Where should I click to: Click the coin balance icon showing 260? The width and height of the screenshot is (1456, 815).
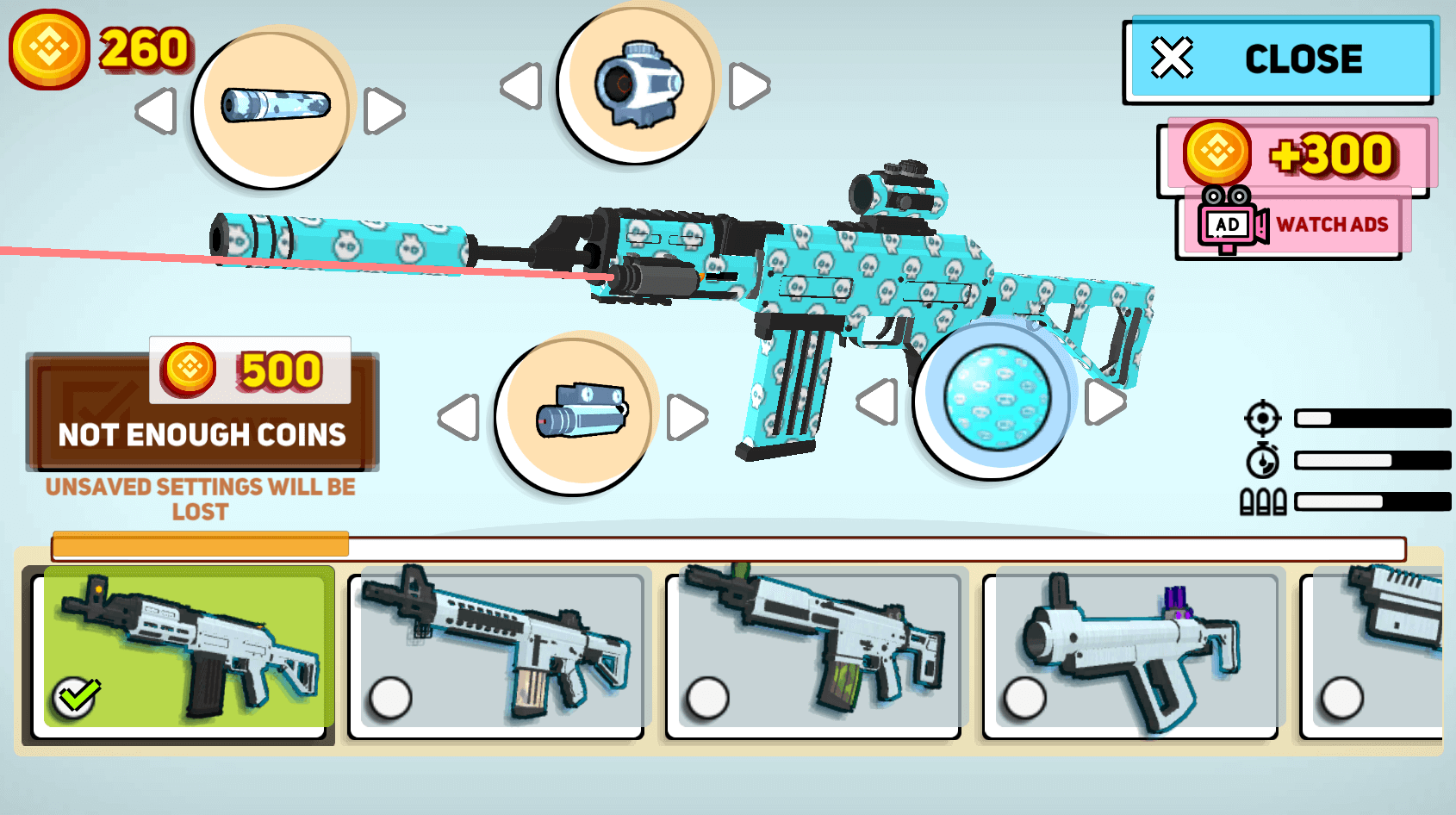pos(49,49)
